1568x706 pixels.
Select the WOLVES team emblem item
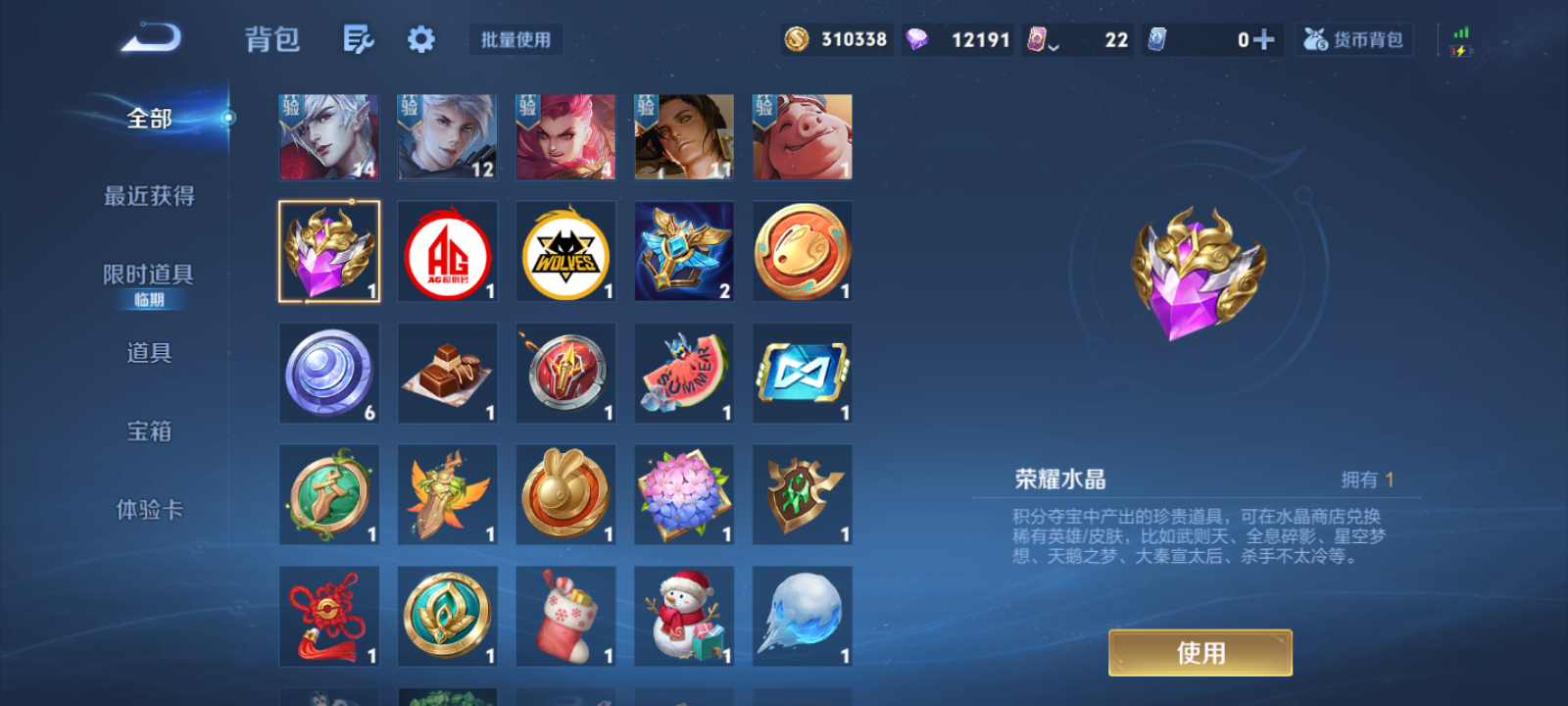tap(565, 250)
